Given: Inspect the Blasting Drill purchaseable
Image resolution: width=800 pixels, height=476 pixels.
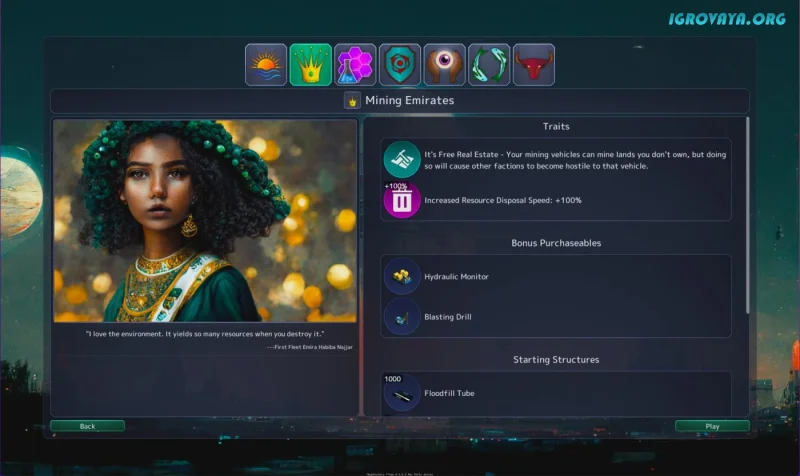Looking at the screenshot, I should point(402,317).
